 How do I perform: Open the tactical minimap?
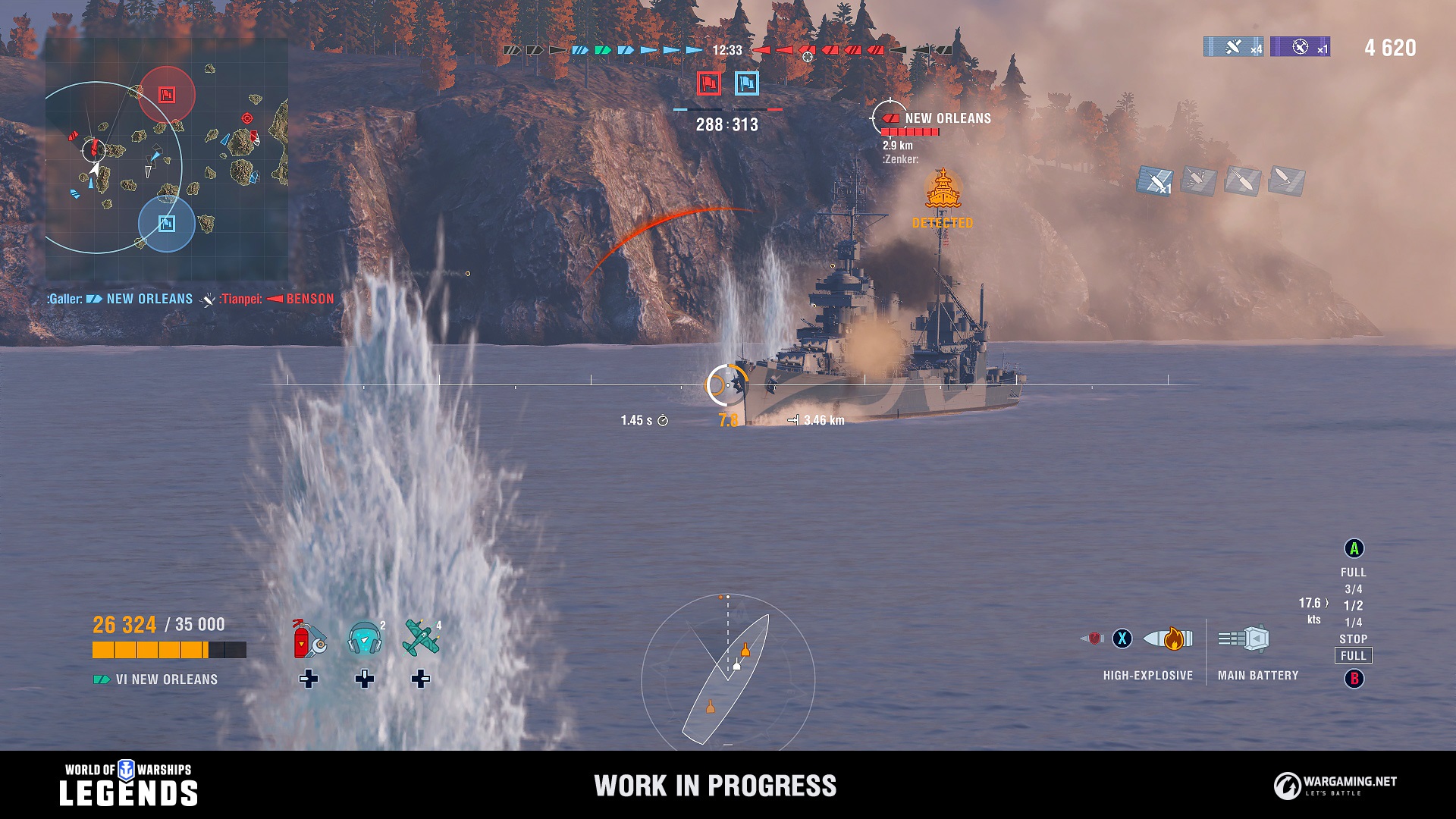click(x=166, y=159)
